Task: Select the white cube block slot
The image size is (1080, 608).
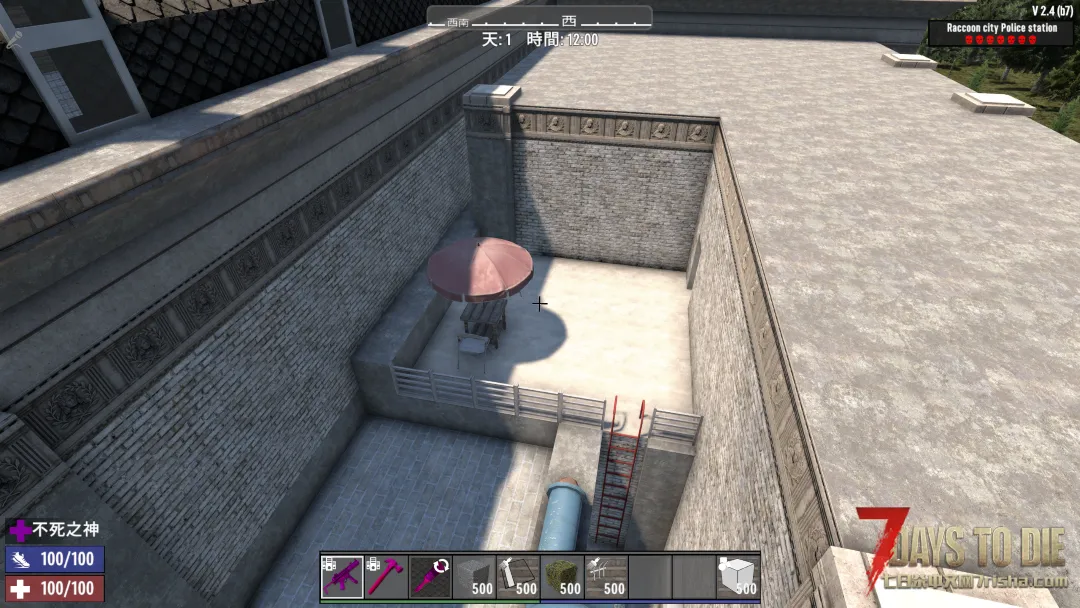Action: point(738,577)
